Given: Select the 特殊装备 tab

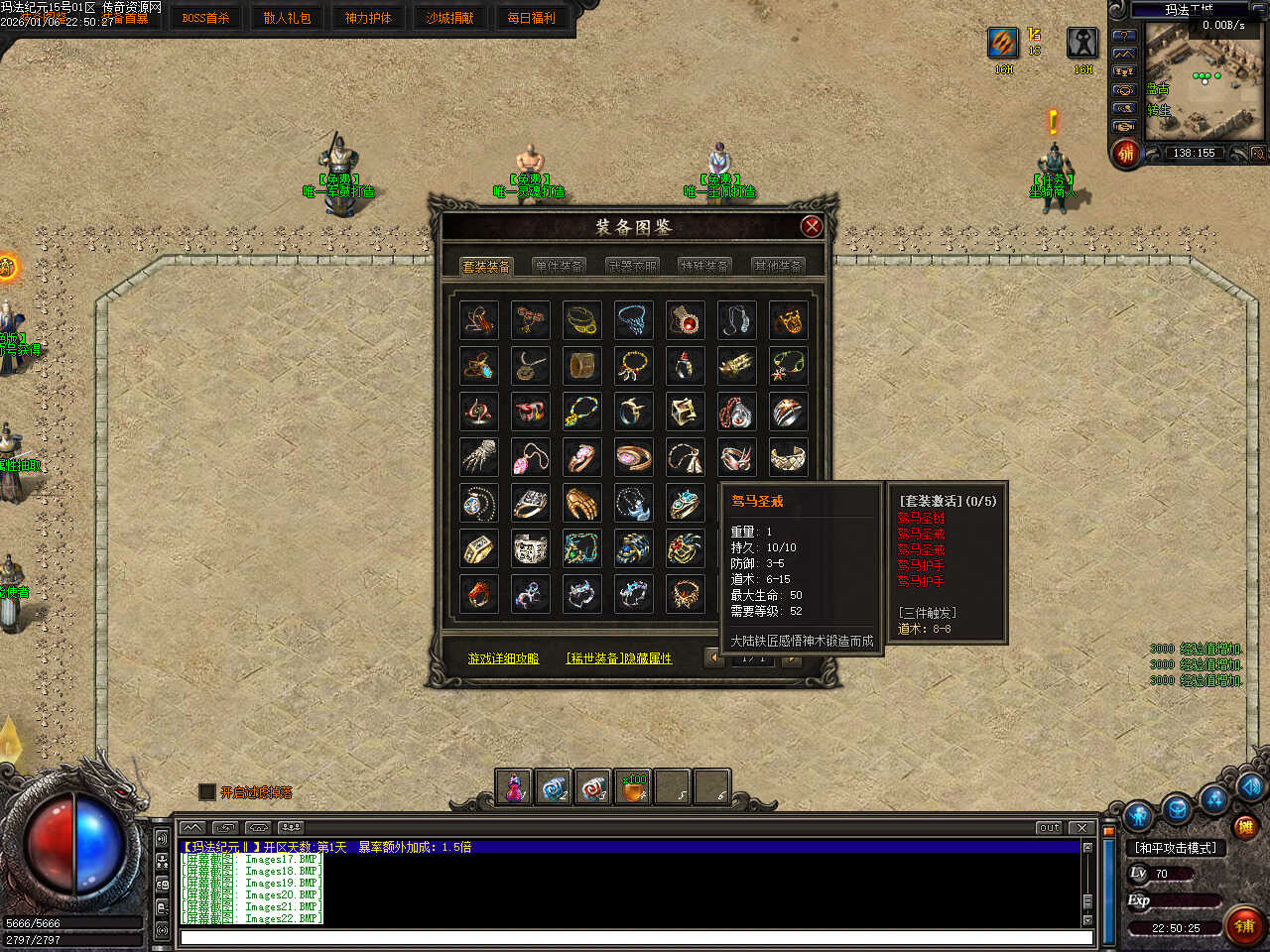Looking at the screenshot, I should (x=704, y=266).
